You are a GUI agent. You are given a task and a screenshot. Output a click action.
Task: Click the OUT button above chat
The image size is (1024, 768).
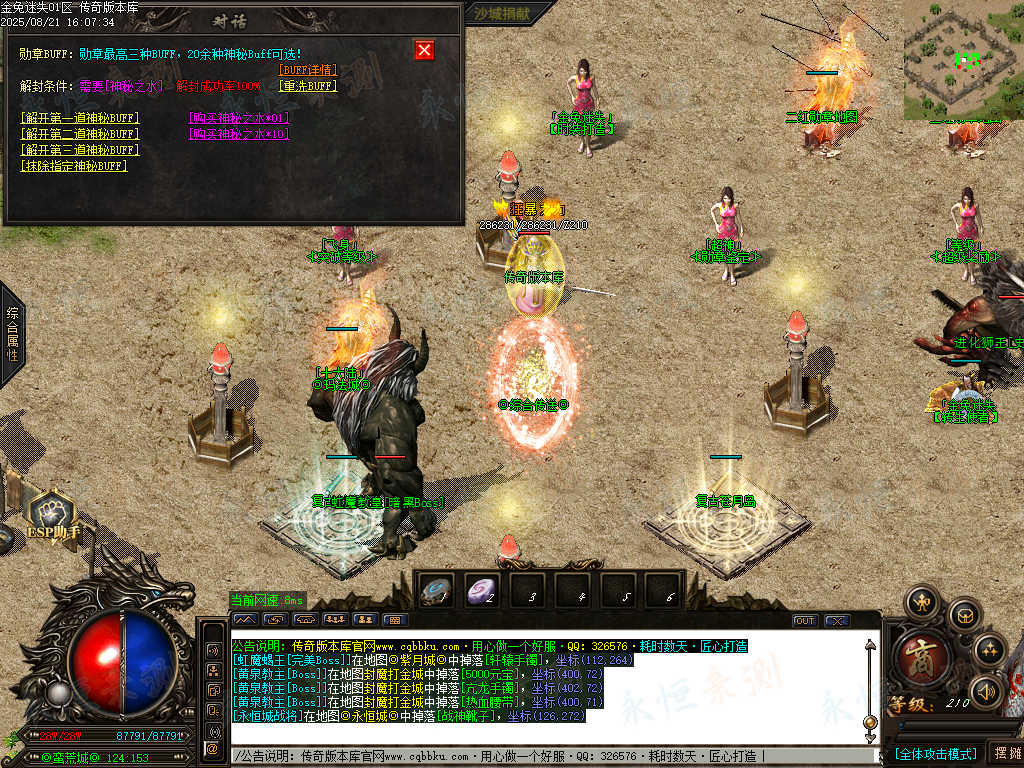coord(804,621)
